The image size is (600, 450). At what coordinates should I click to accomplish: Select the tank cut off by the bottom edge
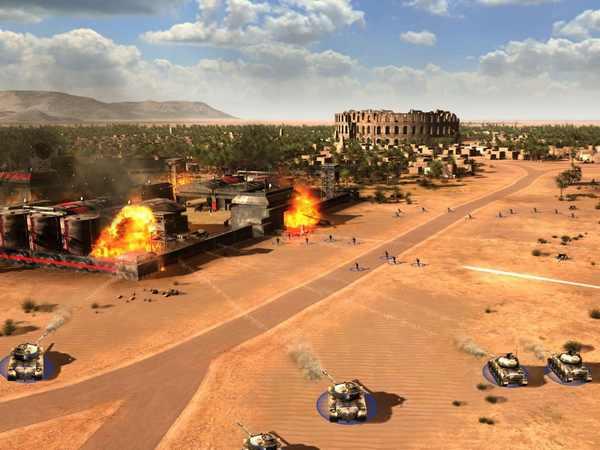(261, 440)
